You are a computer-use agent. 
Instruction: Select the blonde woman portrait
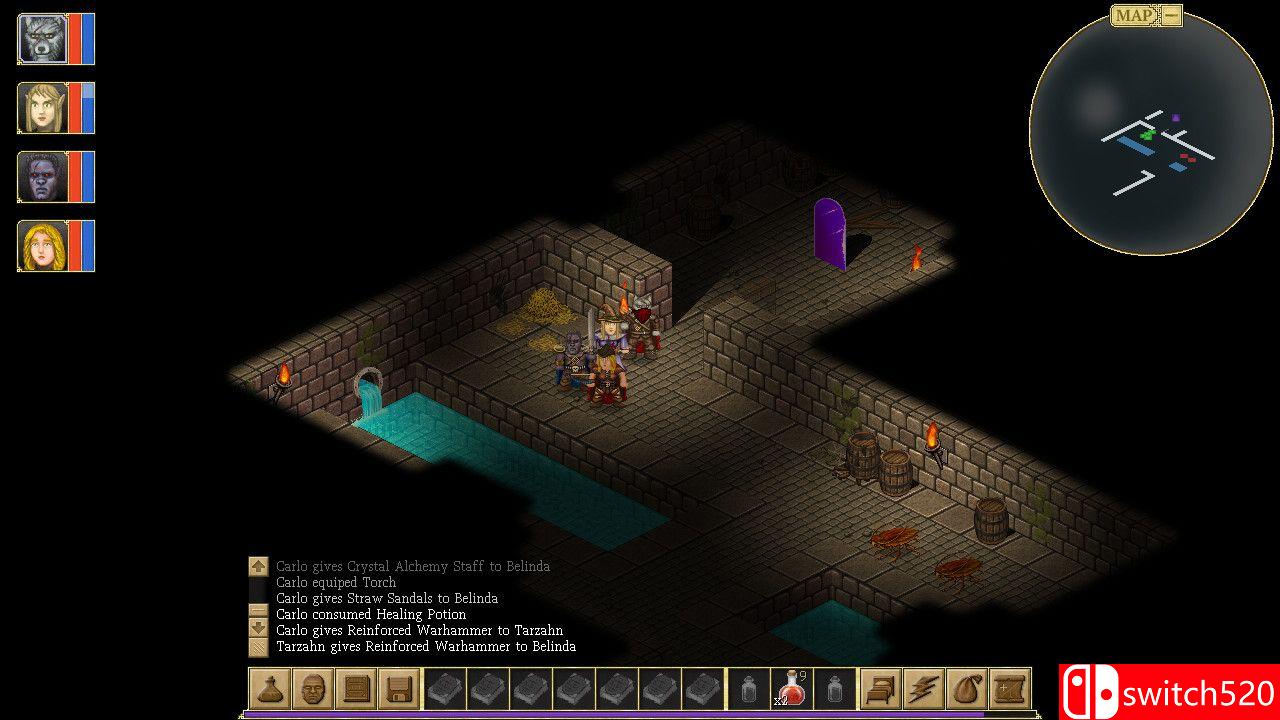[42, 246]
